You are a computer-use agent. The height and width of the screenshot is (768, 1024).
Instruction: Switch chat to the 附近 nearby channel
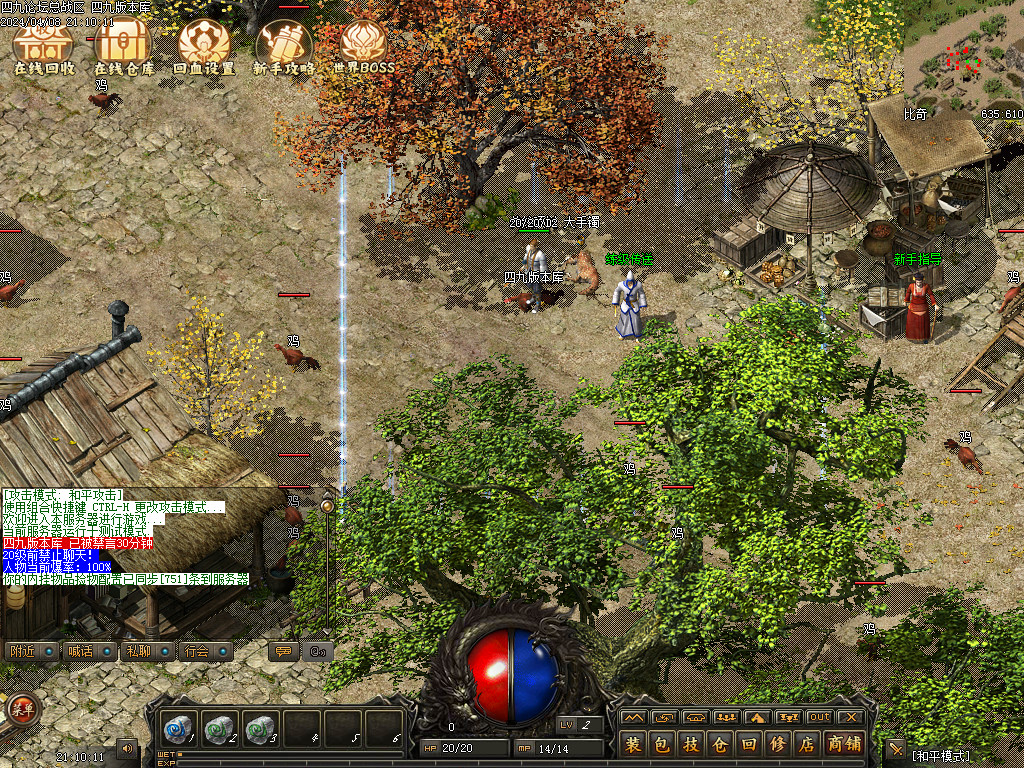pyautogui.click(x=30, y=651)
